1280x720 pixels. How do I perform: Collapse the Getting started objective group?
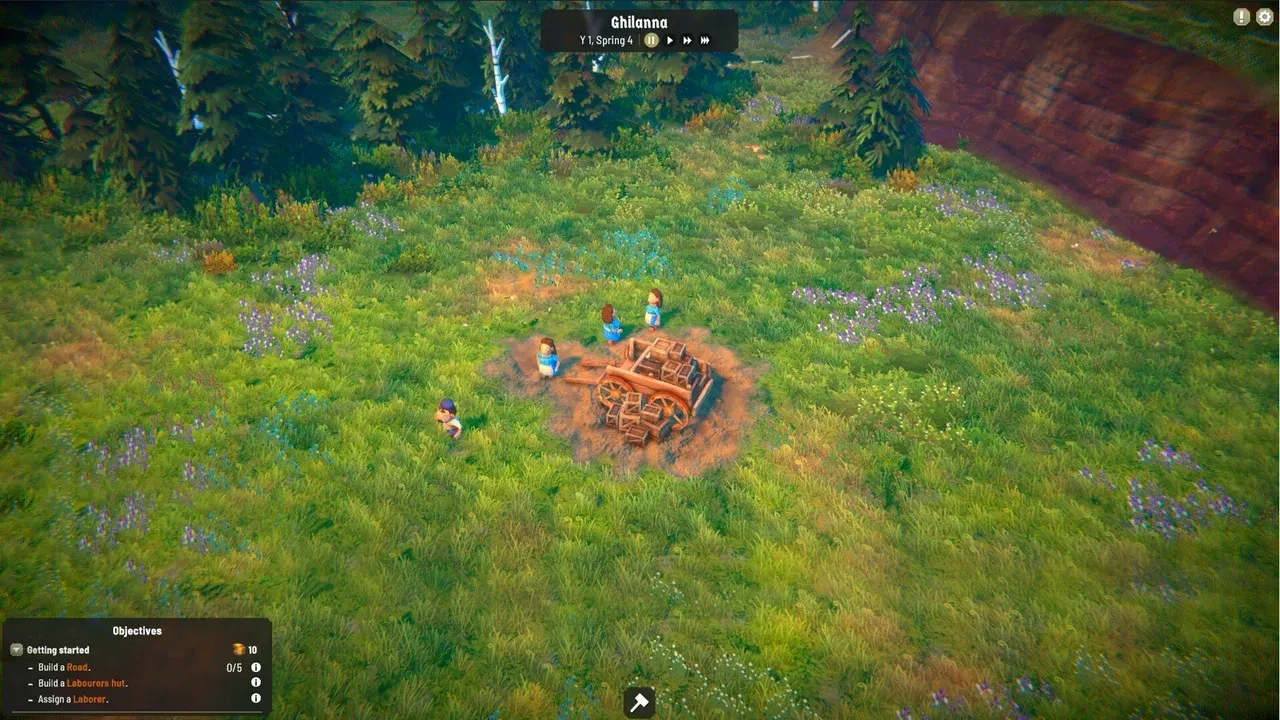pos(15,650)
